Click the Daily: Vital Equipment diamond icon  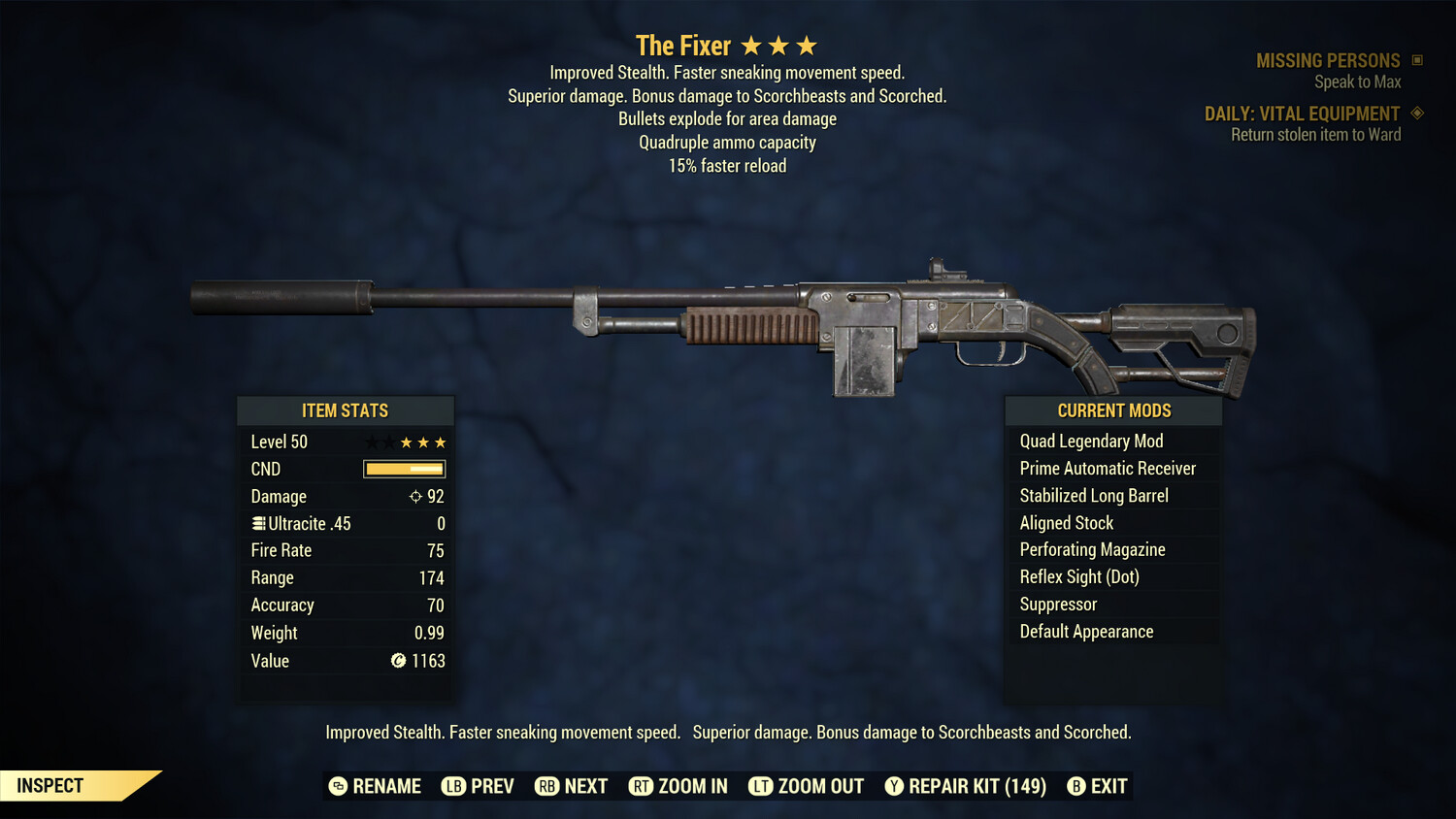[1415, 113]
